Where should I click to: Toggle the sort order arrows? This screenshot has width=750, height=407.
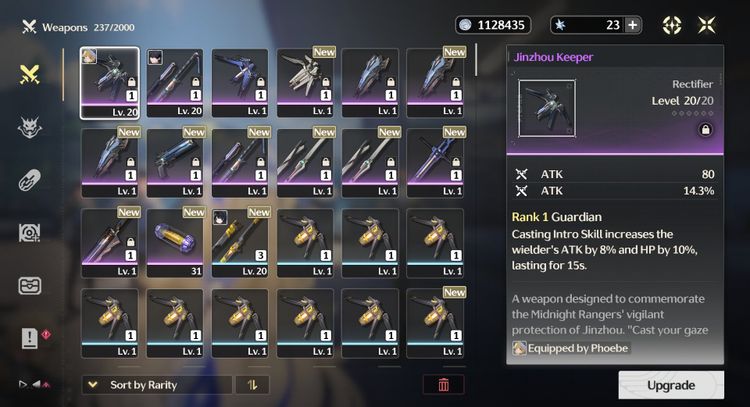pos(252,385)
